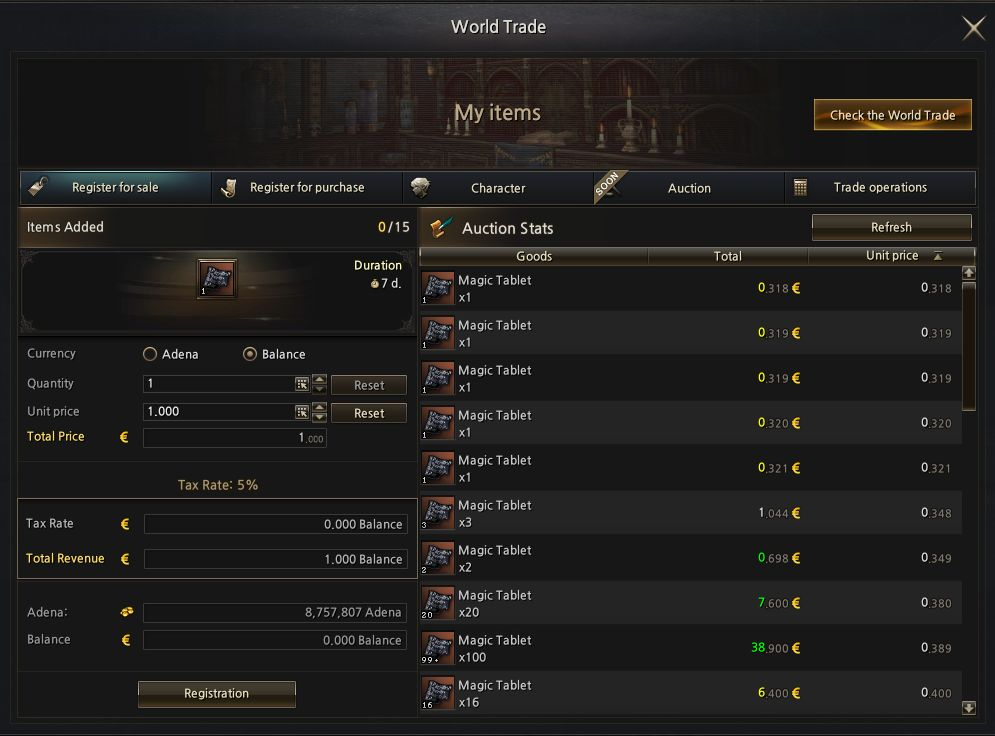Choose Adena as the currency
This screenshot has width=995, height=736.
point(151,354)
